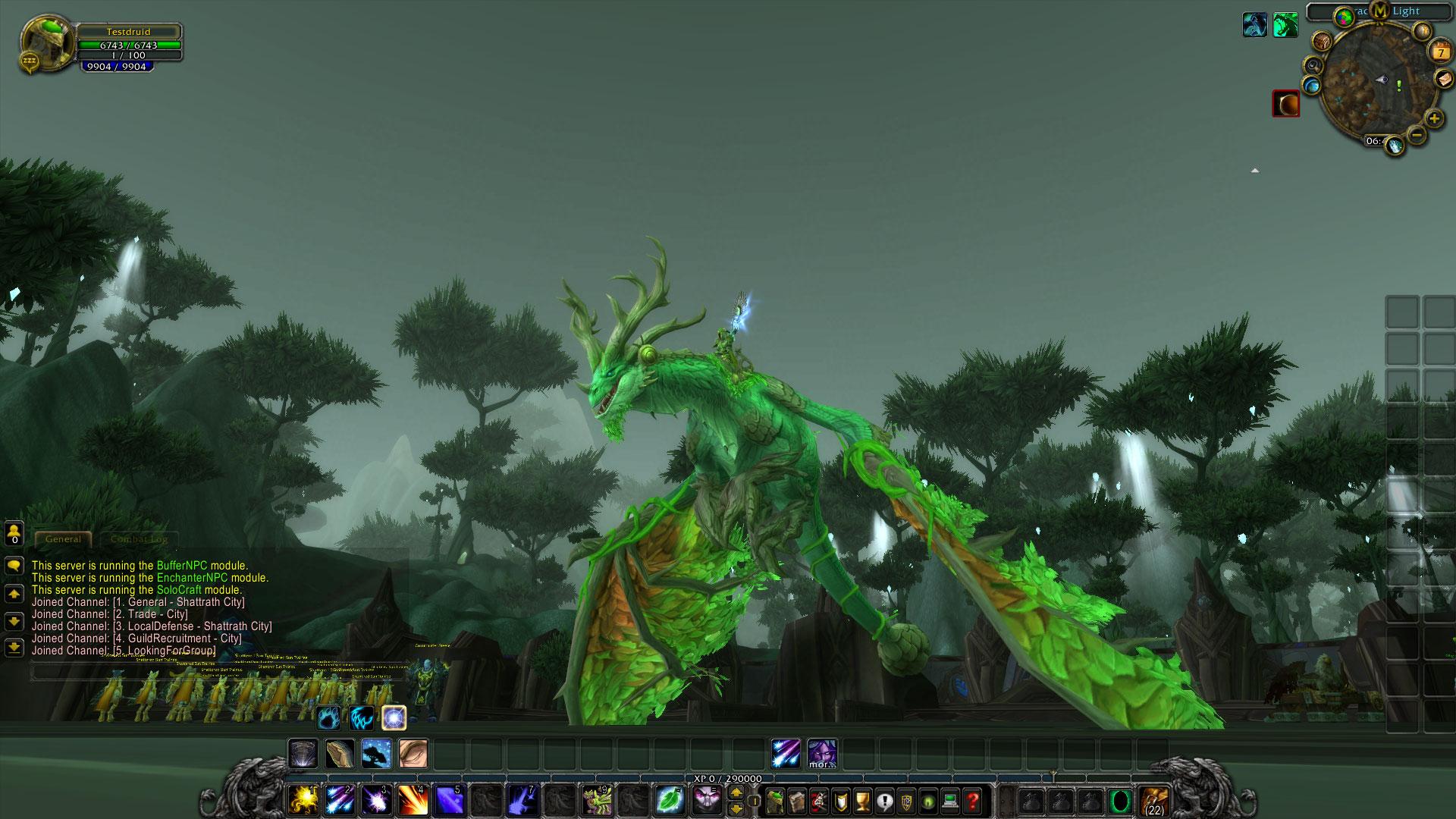Open the Spellbook from the micro menu
Viewport: 1456px width, 819px height.
click(x=796, y=800)
